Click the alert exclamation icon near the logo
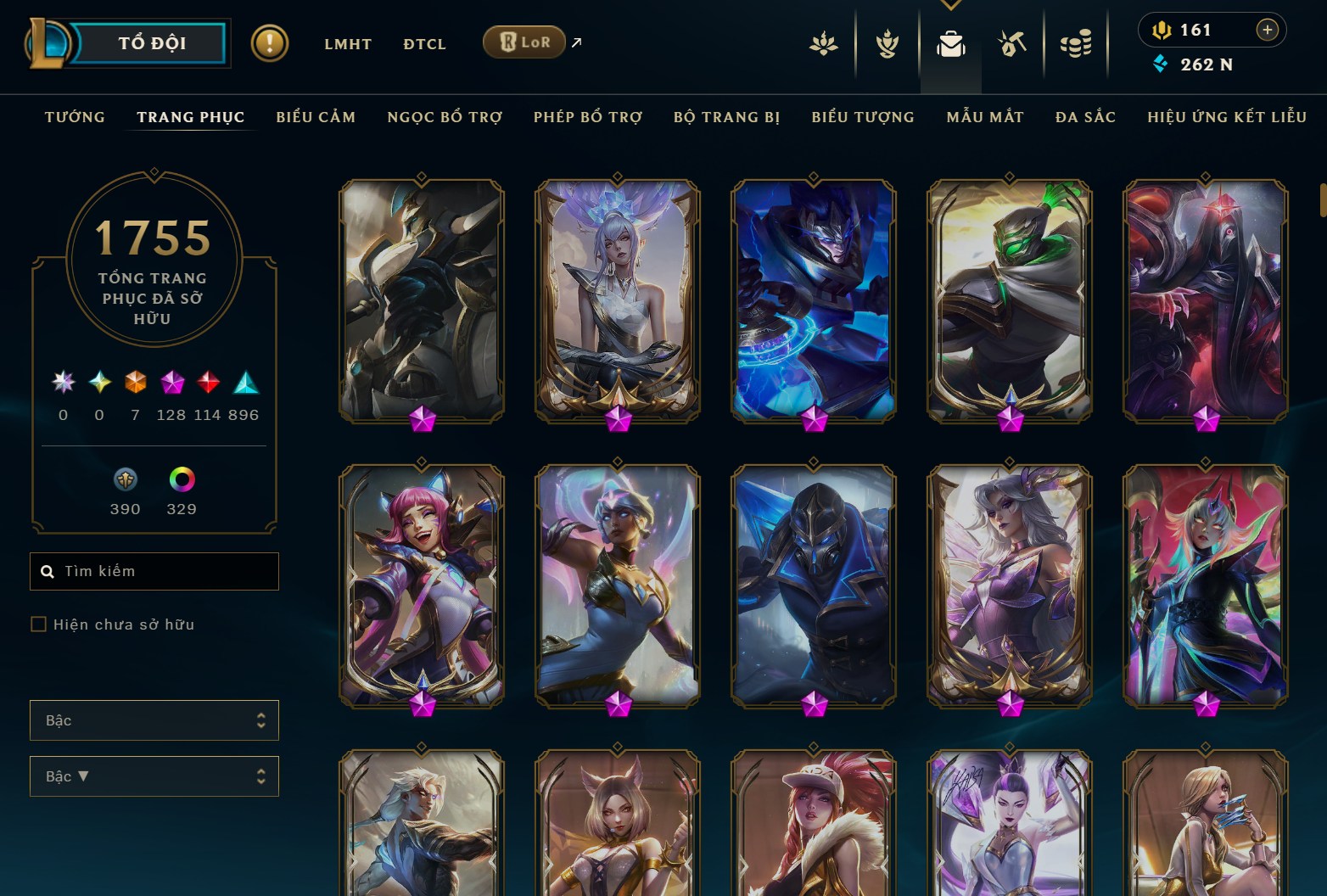Screen dimensions: 1327x896 click(x=270, y=43)
